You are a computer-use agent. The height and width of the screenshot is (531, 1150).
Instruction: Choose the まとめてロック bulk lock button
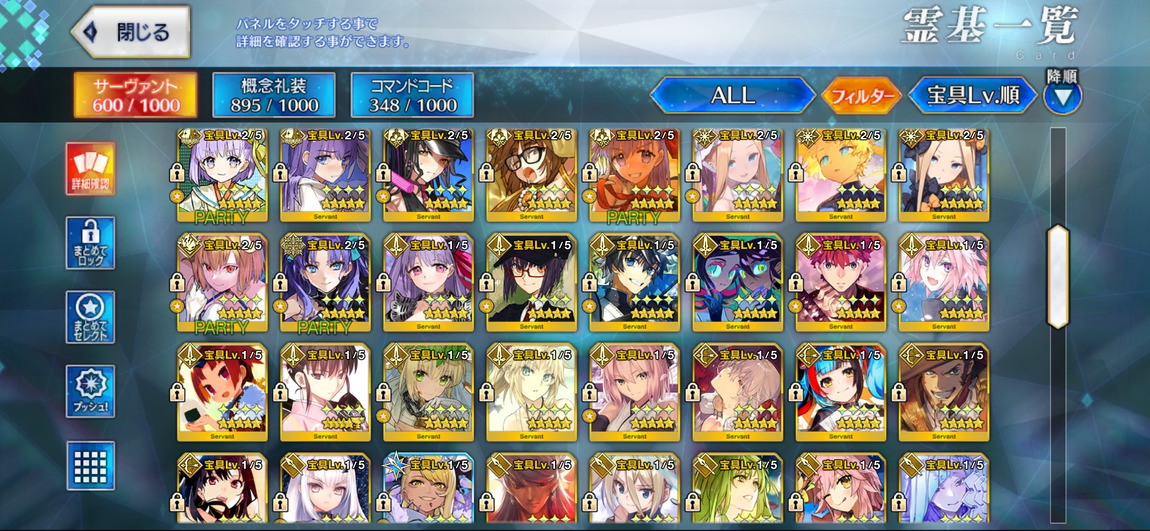click(90, 243)
